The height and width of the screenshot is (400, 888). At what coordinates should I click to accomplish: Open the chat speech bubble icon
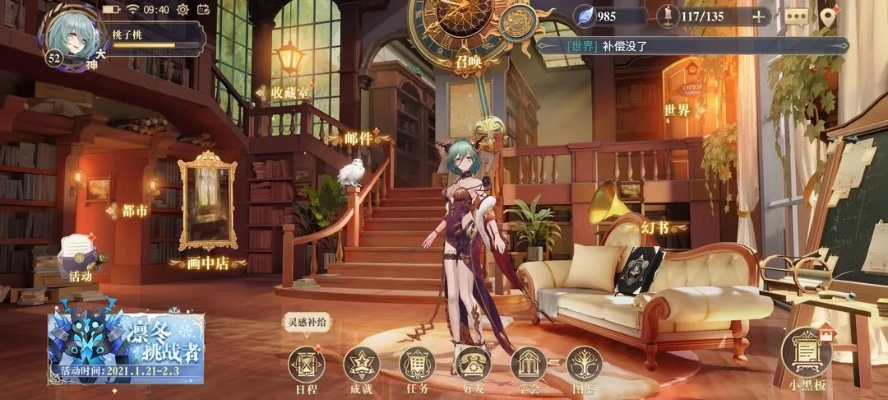click(795, 16)
